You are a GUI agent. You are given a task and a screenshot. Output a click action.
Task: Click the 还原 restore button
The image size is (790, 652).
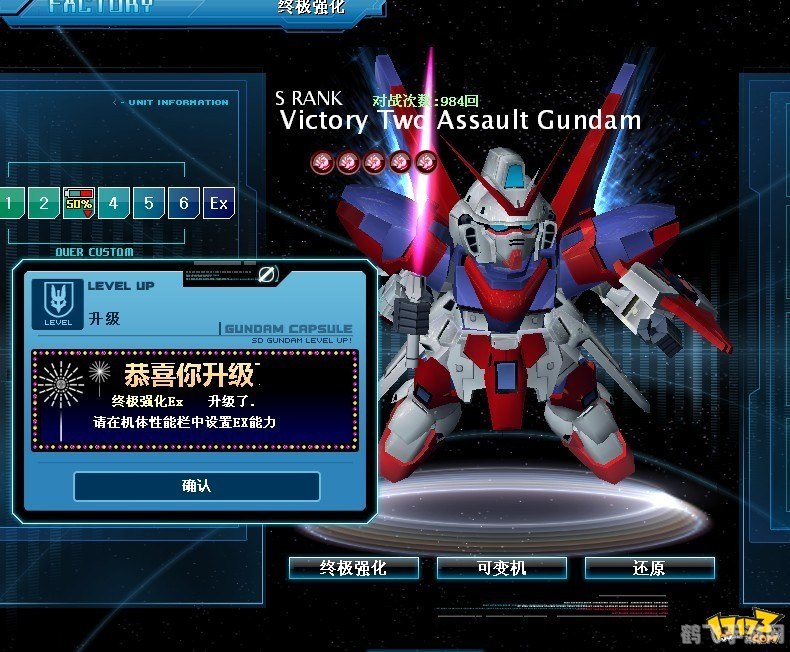649,568
